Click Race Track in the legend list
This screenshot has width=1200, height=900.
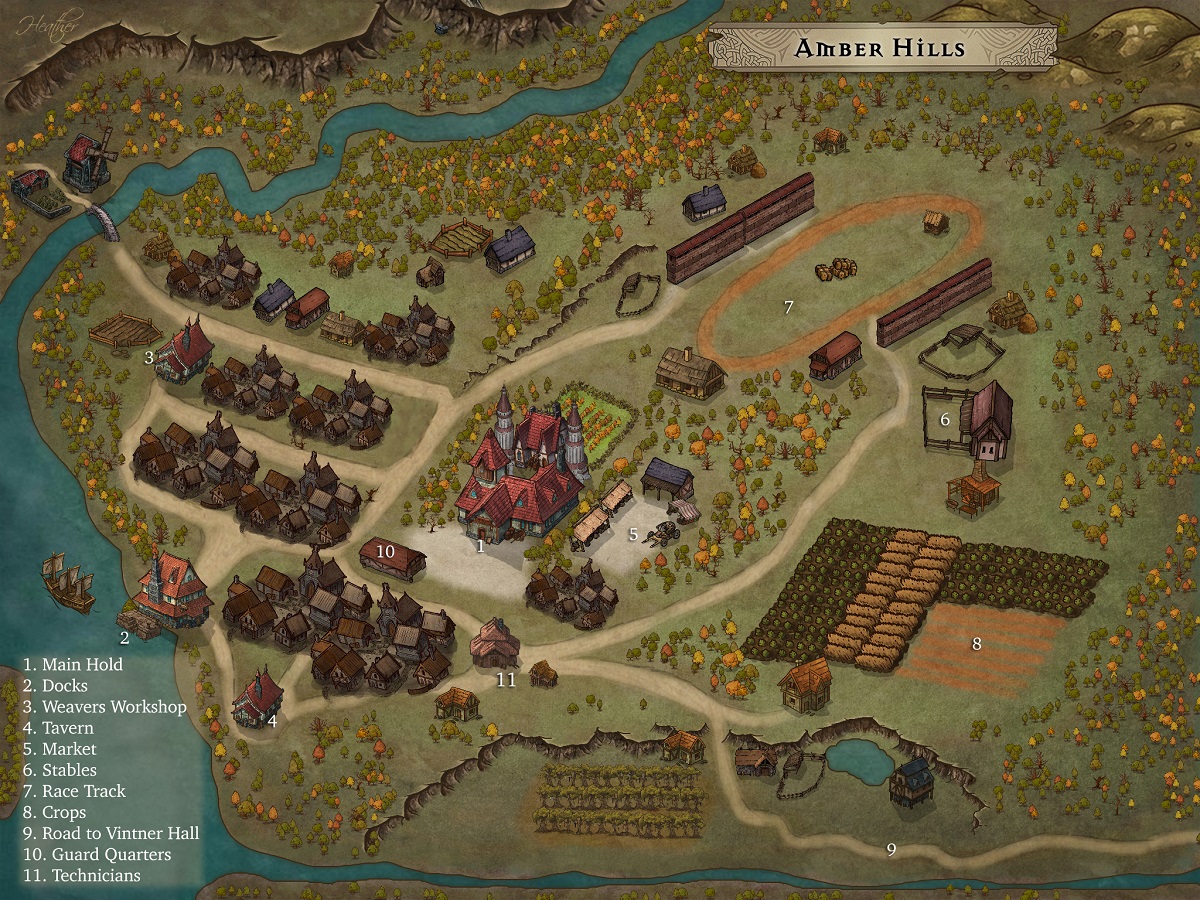pyautogui.click(x=74, y=791)
